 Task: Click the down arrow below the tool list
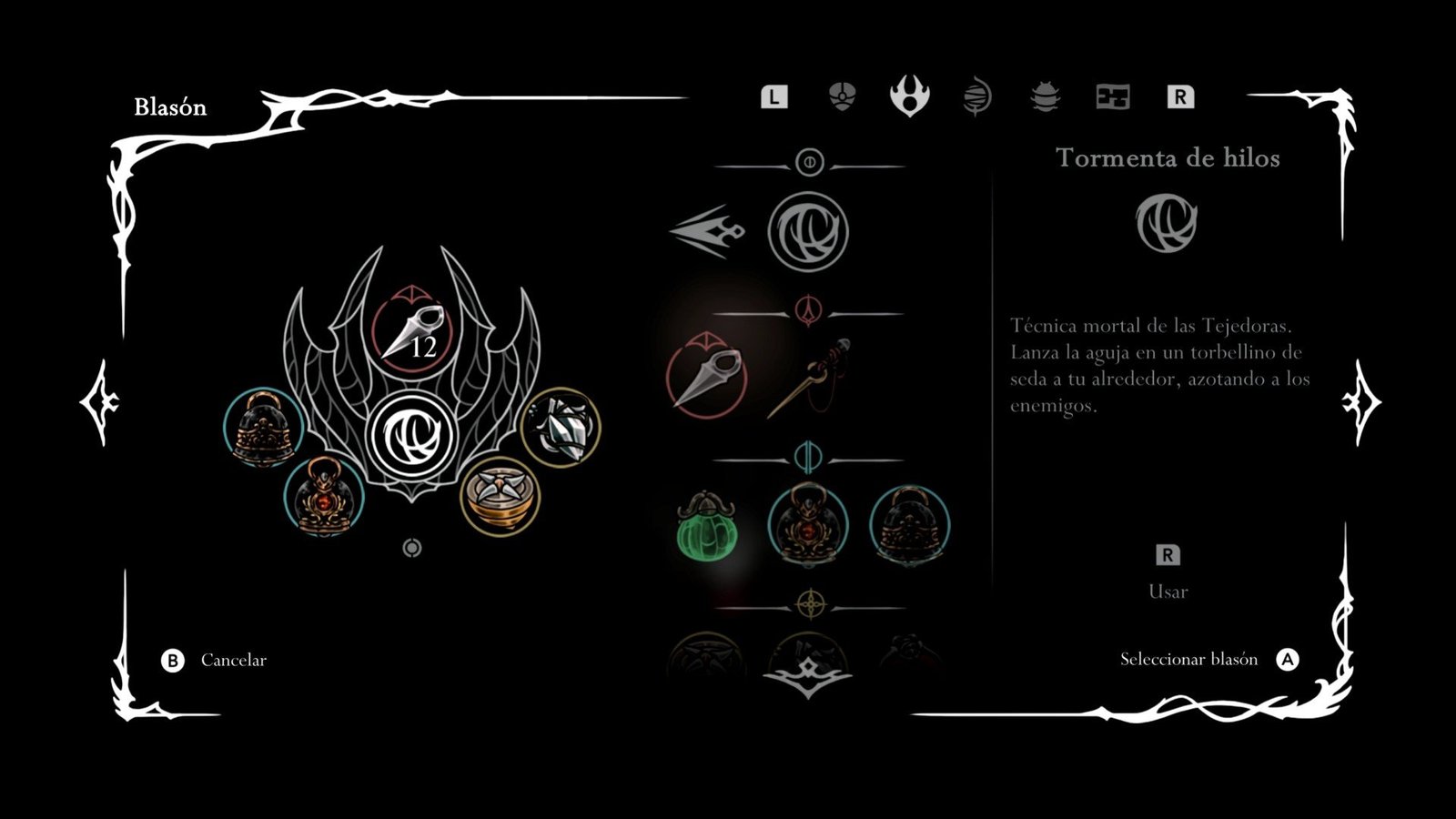tap(807, 679)
